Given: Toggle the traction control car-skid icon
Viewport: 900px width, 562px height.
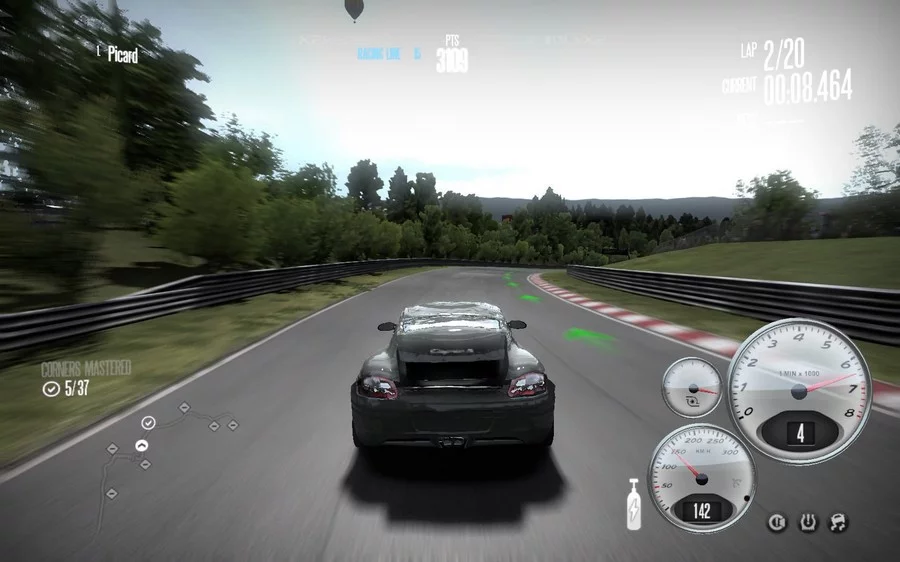Looking at the screenshot, I should 836,522.
